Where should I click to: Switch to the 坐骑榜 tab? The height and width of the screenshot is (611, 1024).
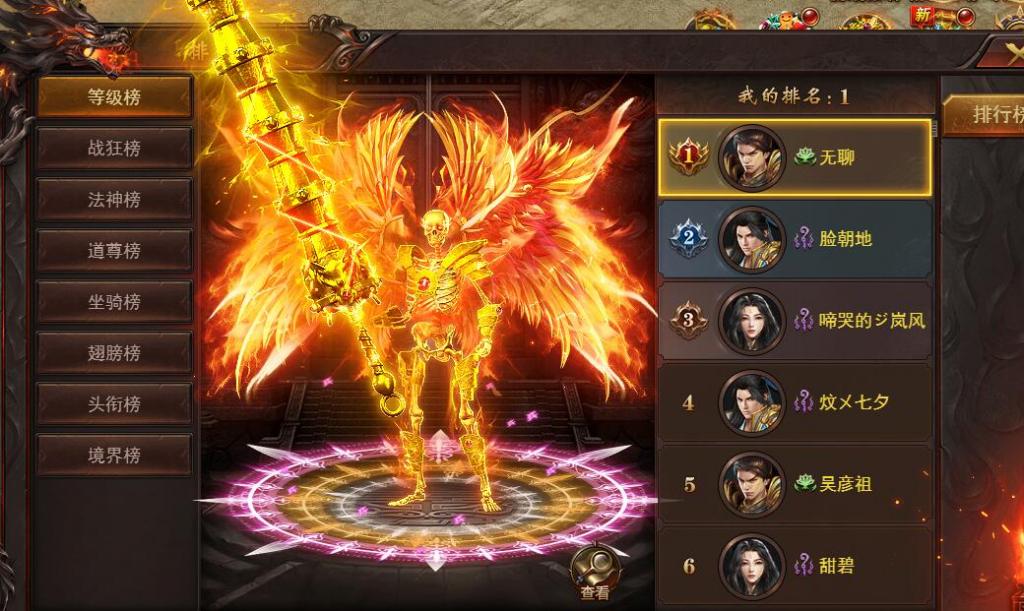[114, 301]
